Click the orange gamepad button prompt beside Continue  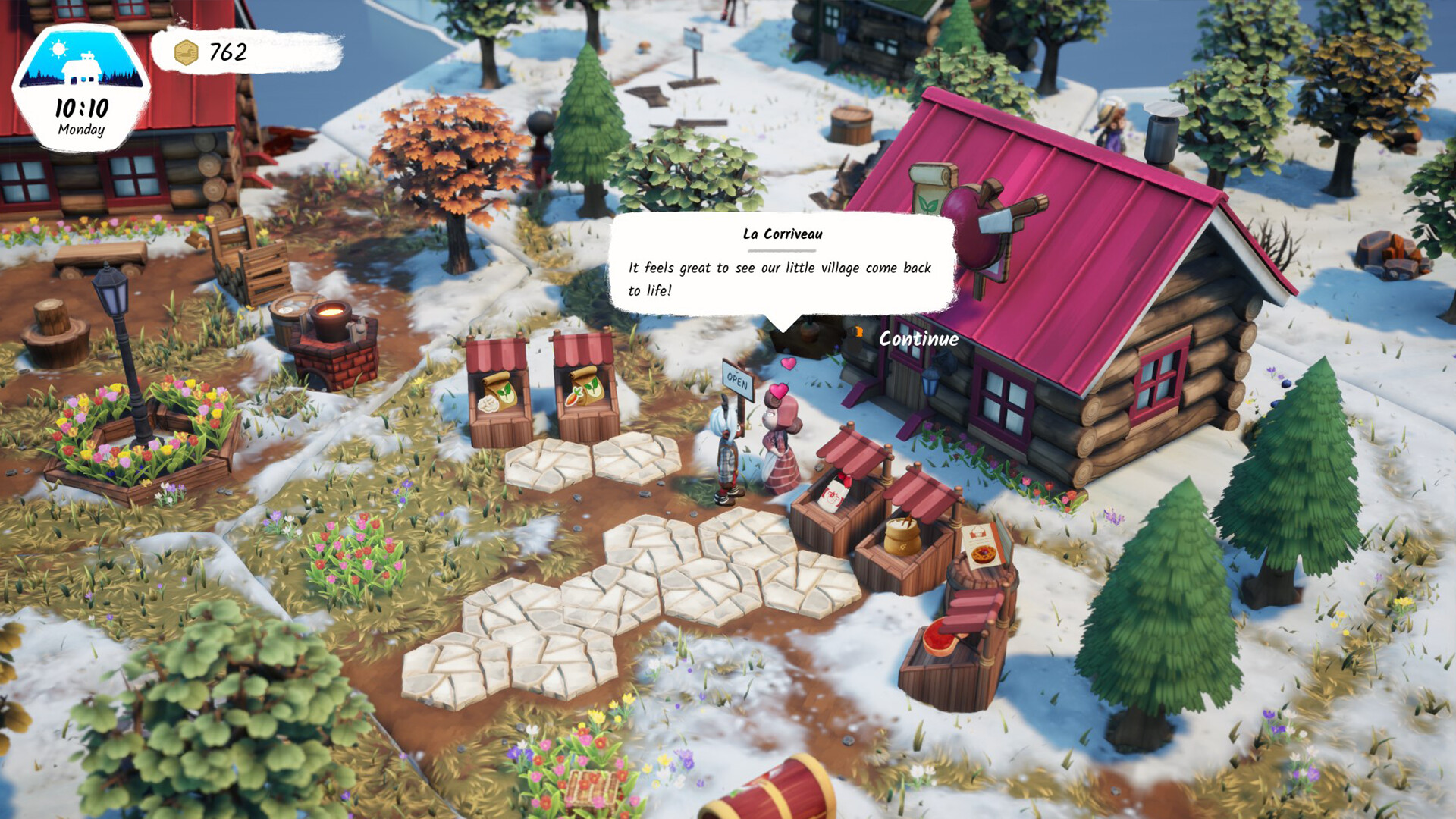tap(858, 331)
